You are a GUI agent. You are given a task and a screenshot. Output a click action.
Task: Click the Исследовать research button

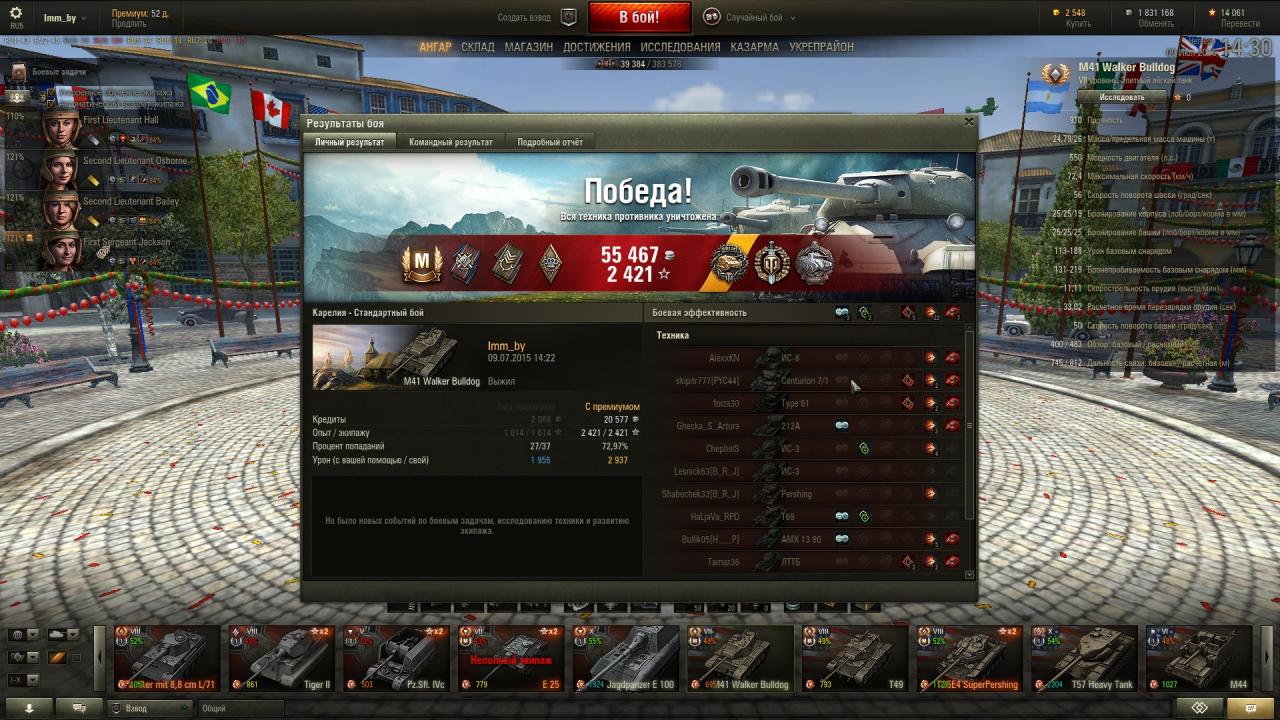(x=1122, y=97)
